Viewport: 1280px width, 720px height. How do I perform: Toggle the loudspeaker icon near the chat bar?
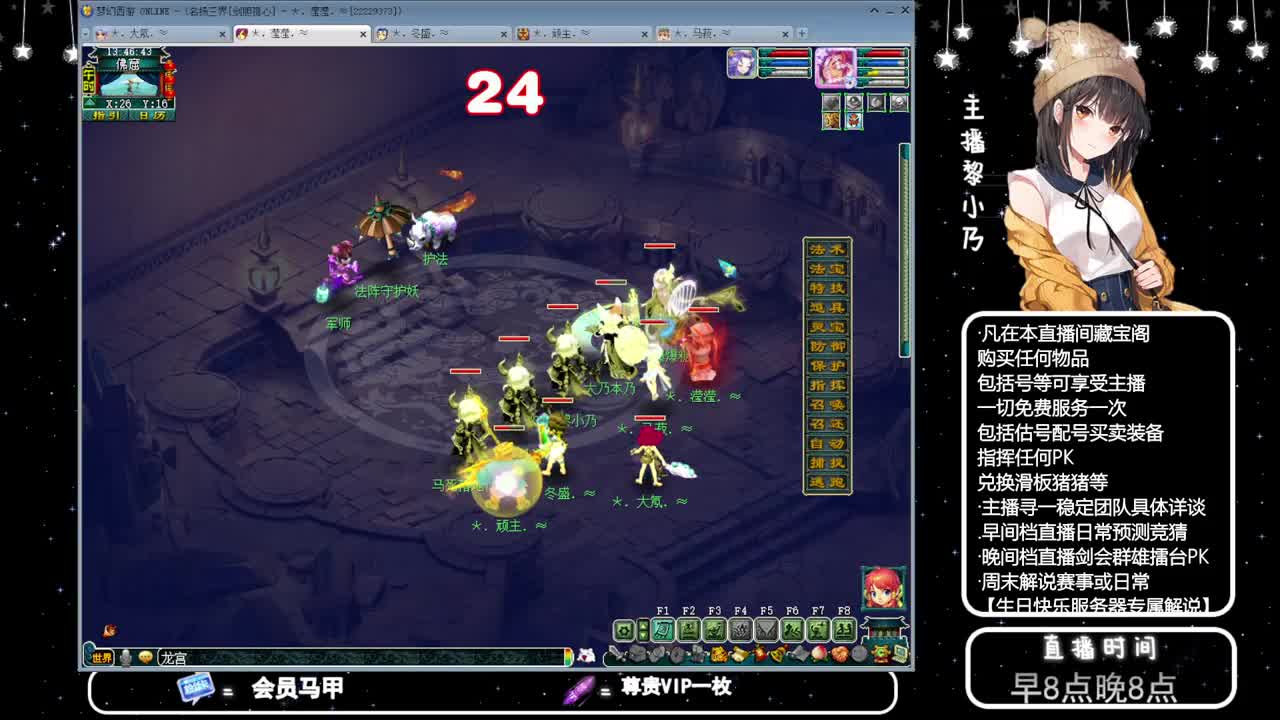125,658
